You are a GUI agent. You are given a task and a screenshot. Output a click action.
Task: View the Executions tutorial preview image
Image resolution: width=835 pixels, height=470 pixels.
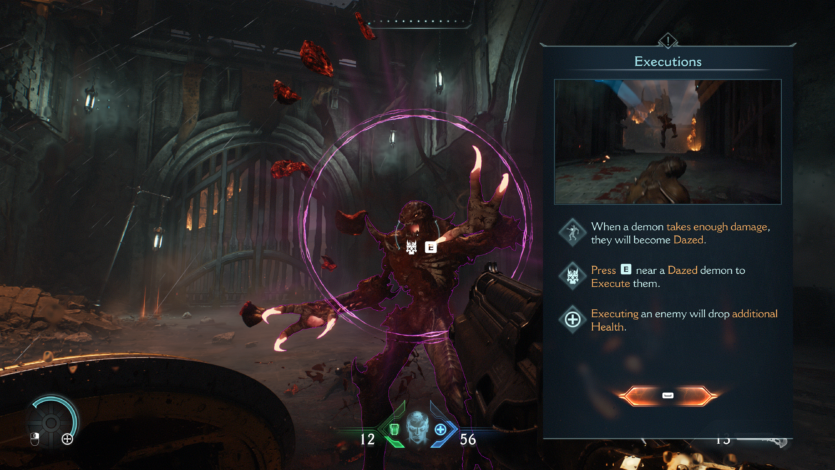tap(667, 141)
